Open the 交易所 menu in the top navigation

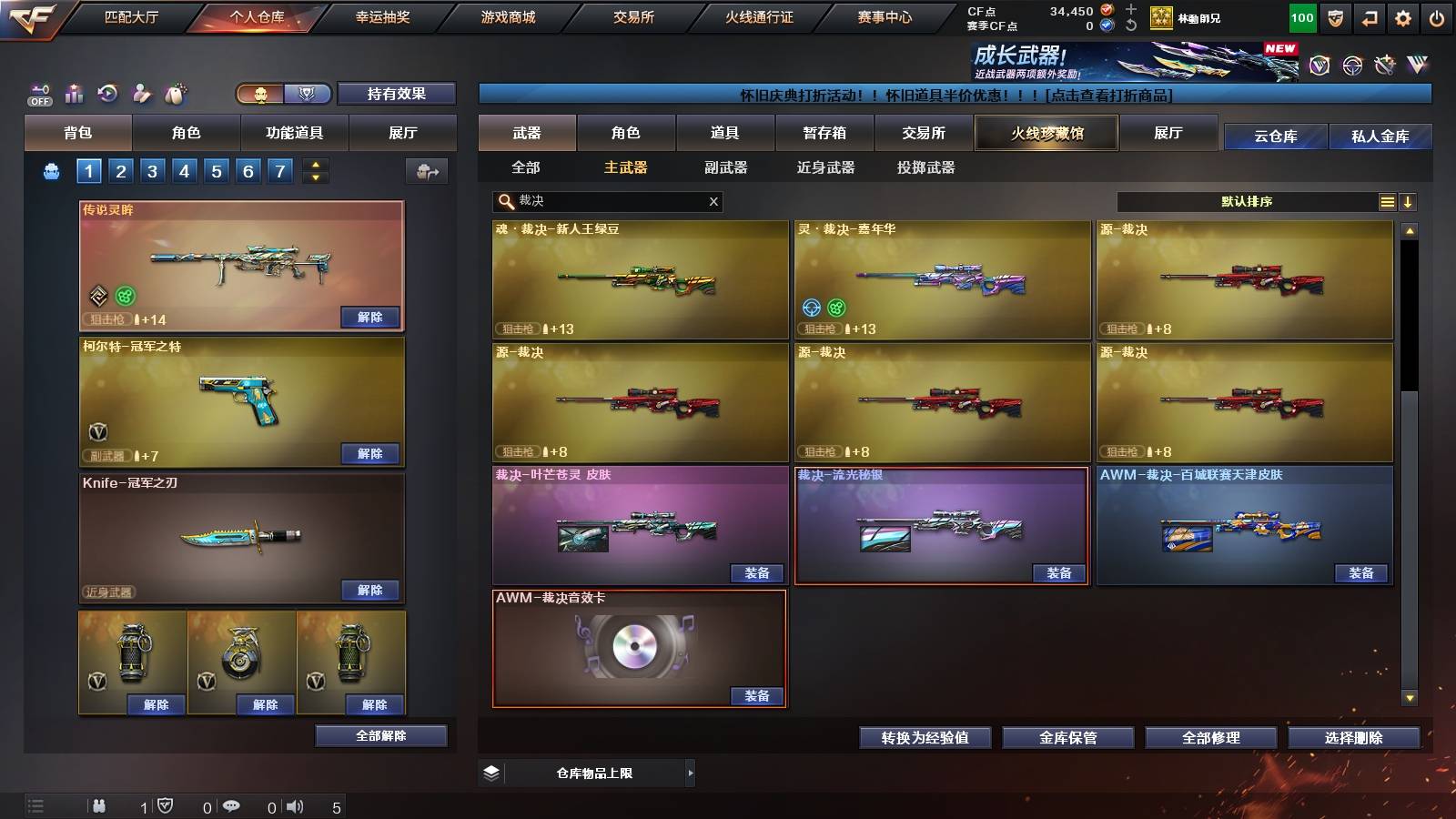click(x=634, y=16)
